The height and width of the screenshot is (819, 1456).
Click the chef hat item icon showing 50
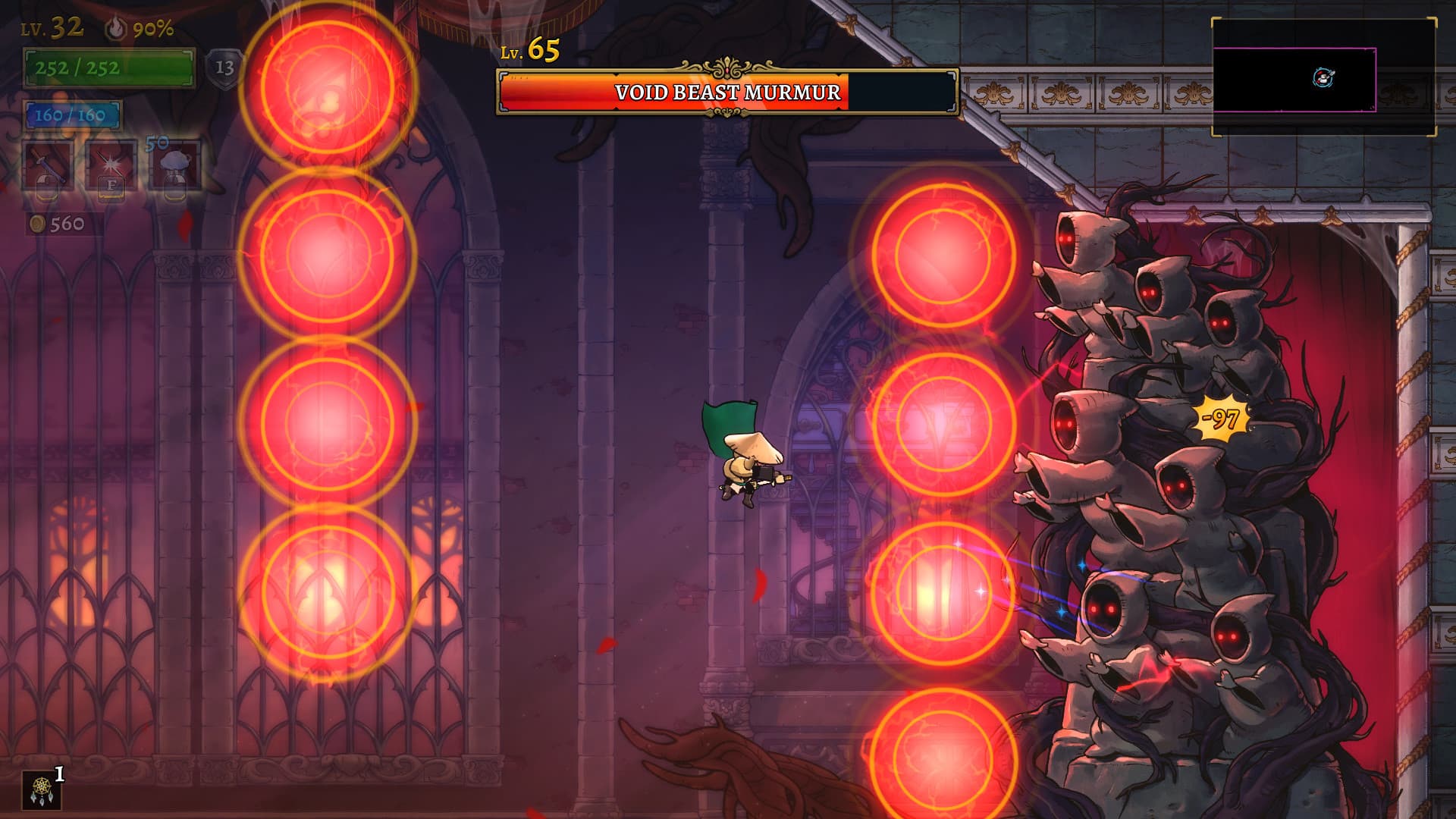click(174, 162)
